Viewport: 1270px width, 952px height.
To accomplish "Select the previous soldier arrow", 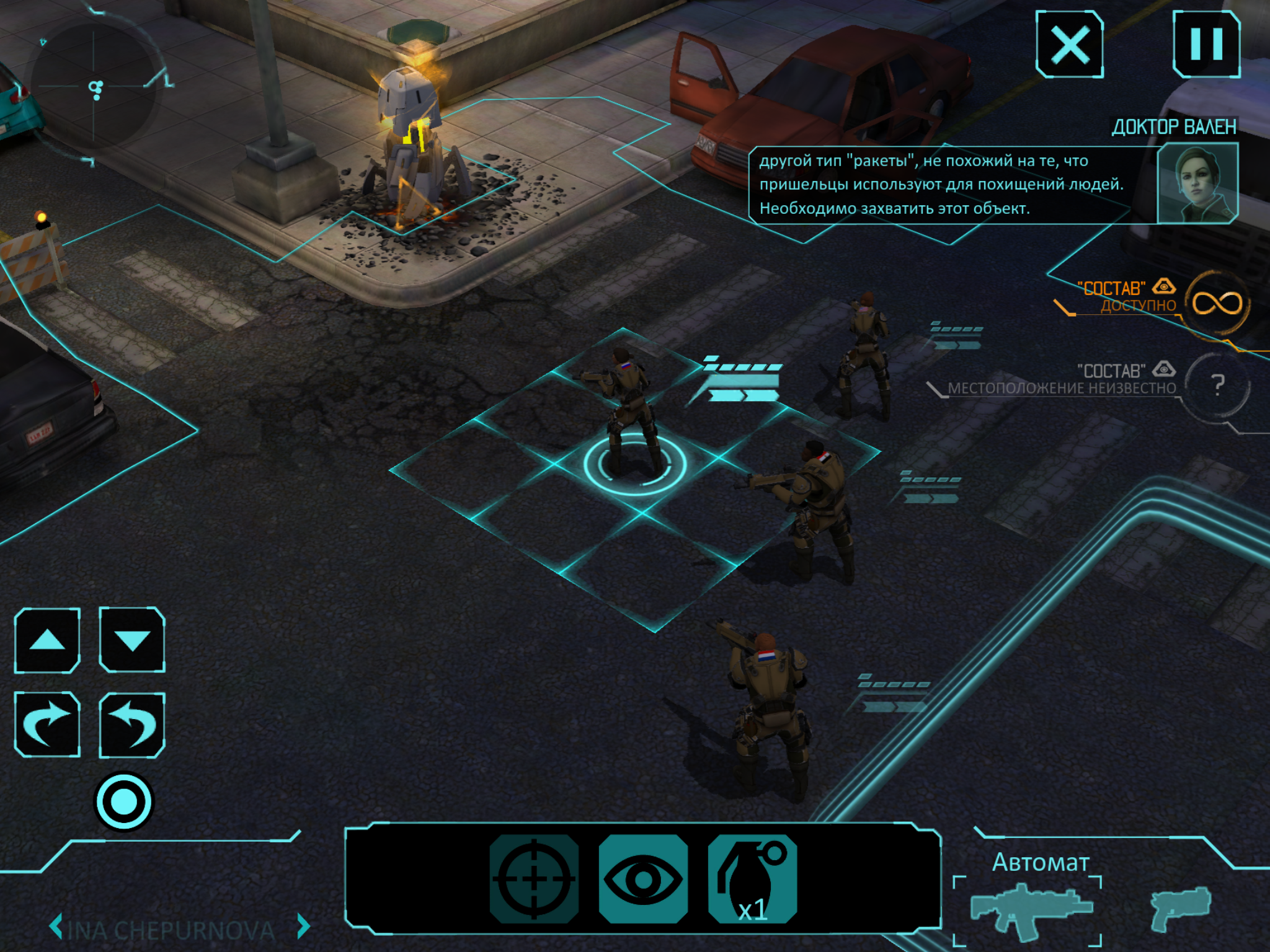I will (56, 927).
